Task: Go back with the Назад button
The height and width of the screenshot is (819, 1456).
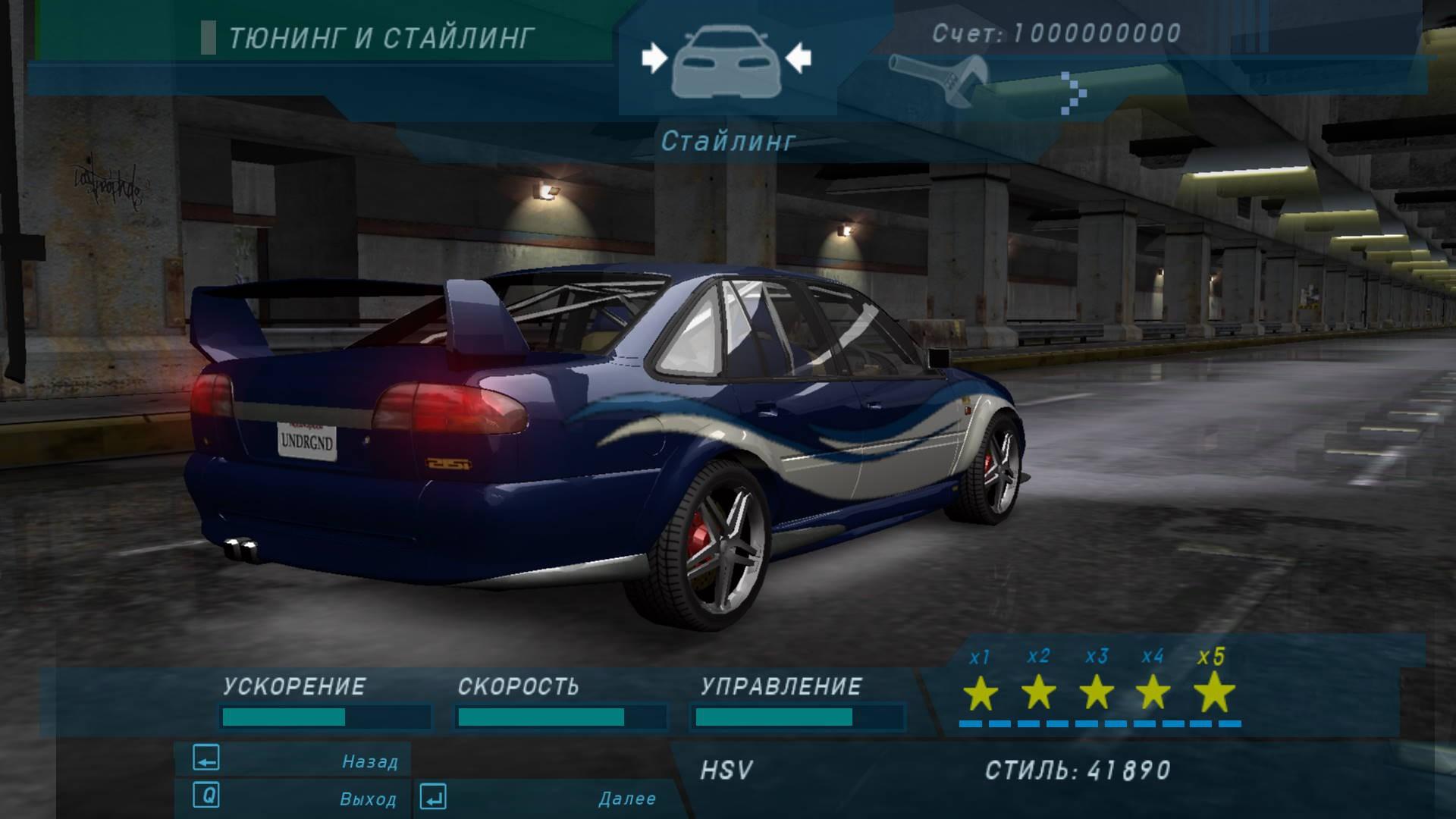Action: [x=294, y=760]
